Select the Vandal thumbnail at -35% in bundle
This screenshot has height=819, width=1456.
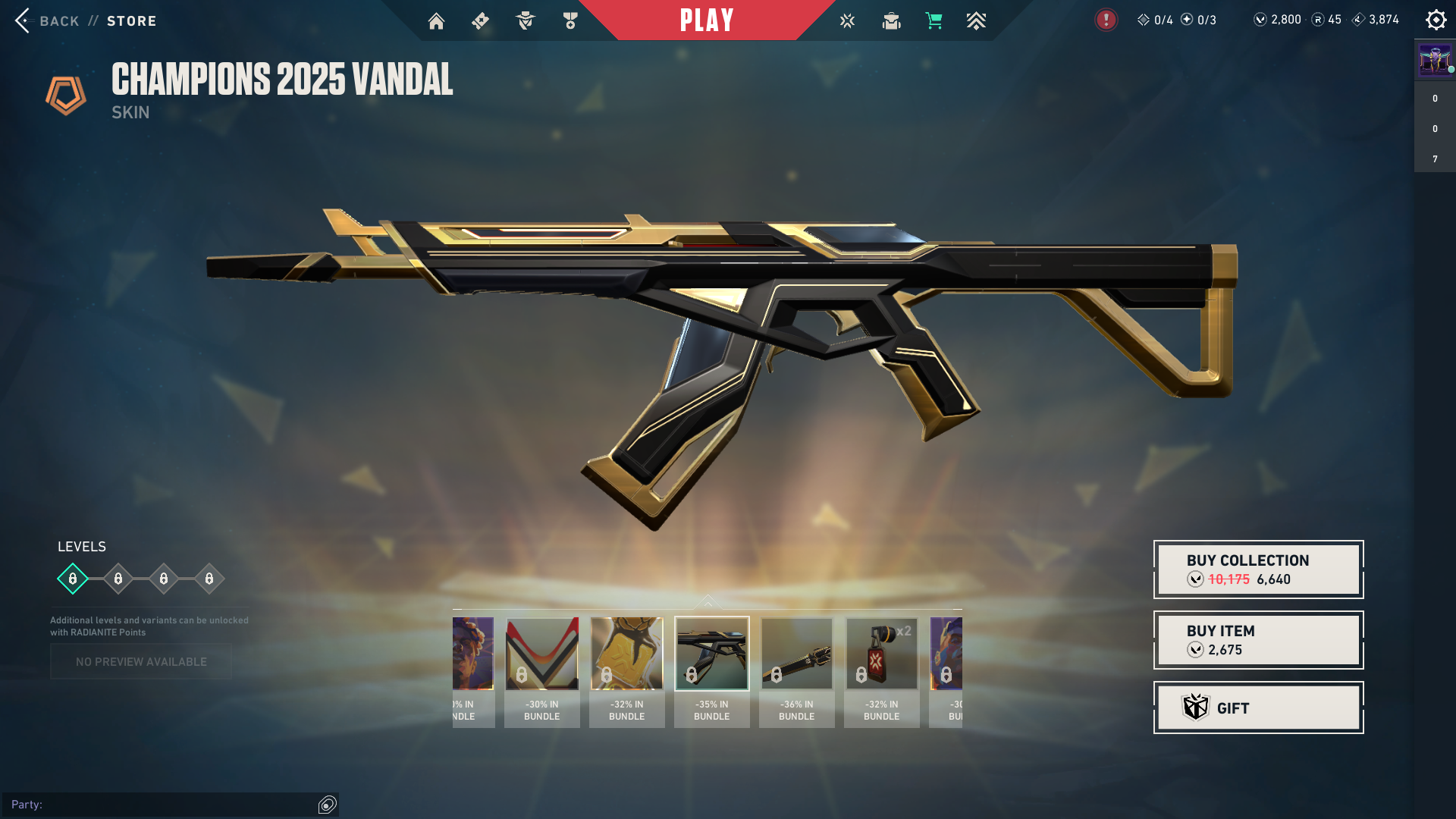coord(711,654)
